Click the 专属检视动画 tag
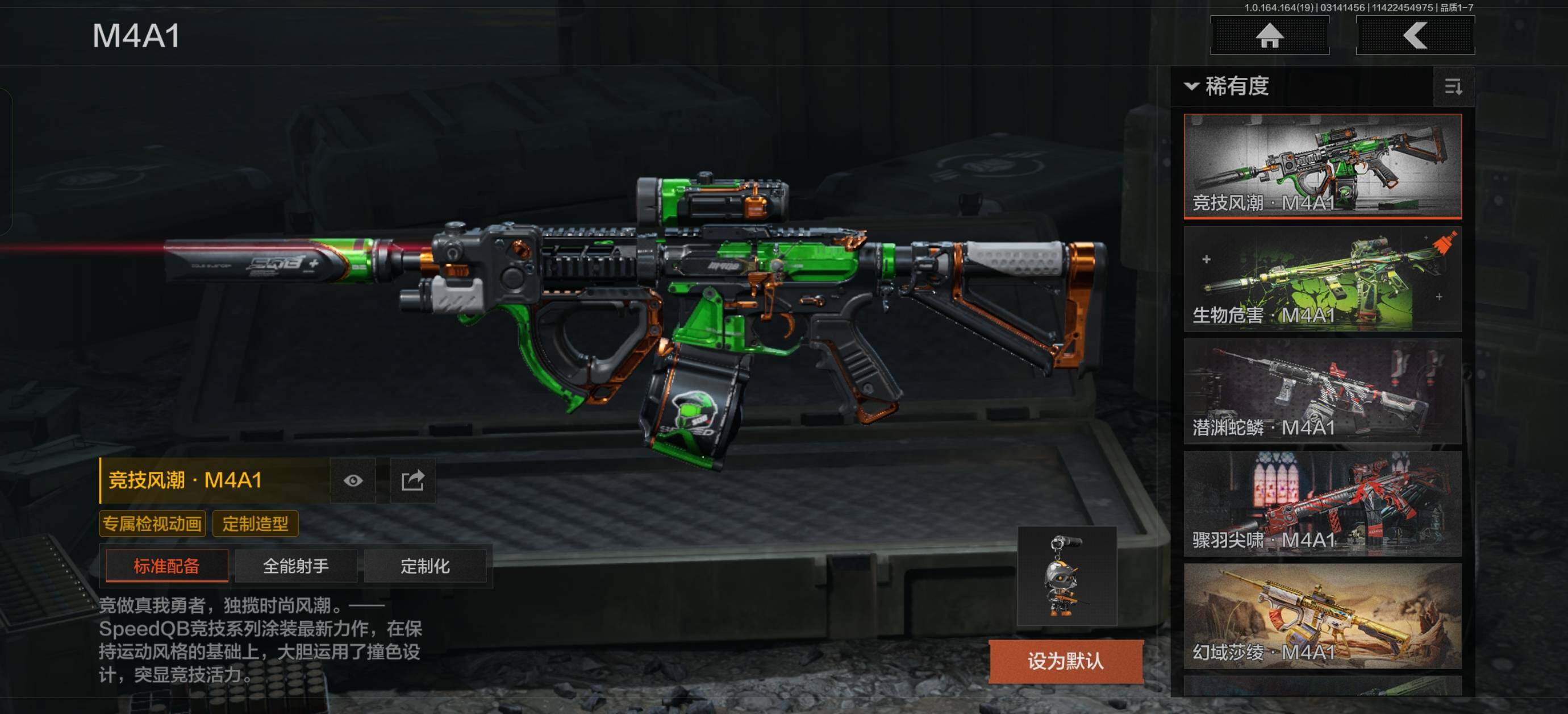The width and height of the screenshot is (1568, 714). (x=152, y=524)
